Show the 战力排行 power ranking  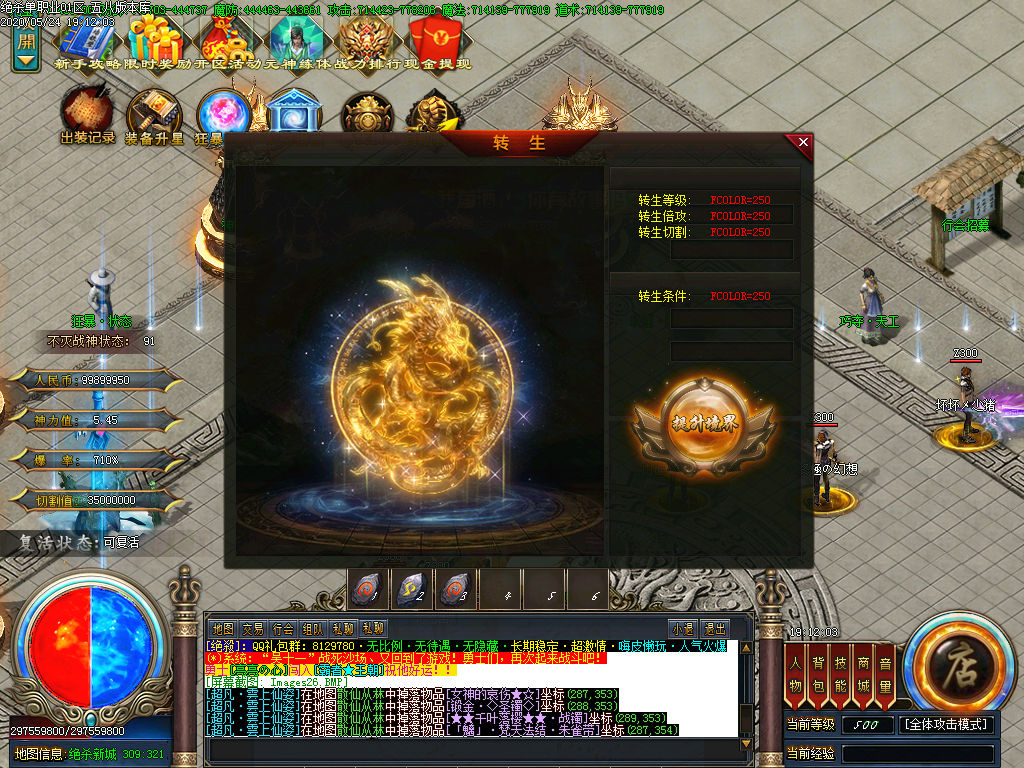click(x=366, y=41)
